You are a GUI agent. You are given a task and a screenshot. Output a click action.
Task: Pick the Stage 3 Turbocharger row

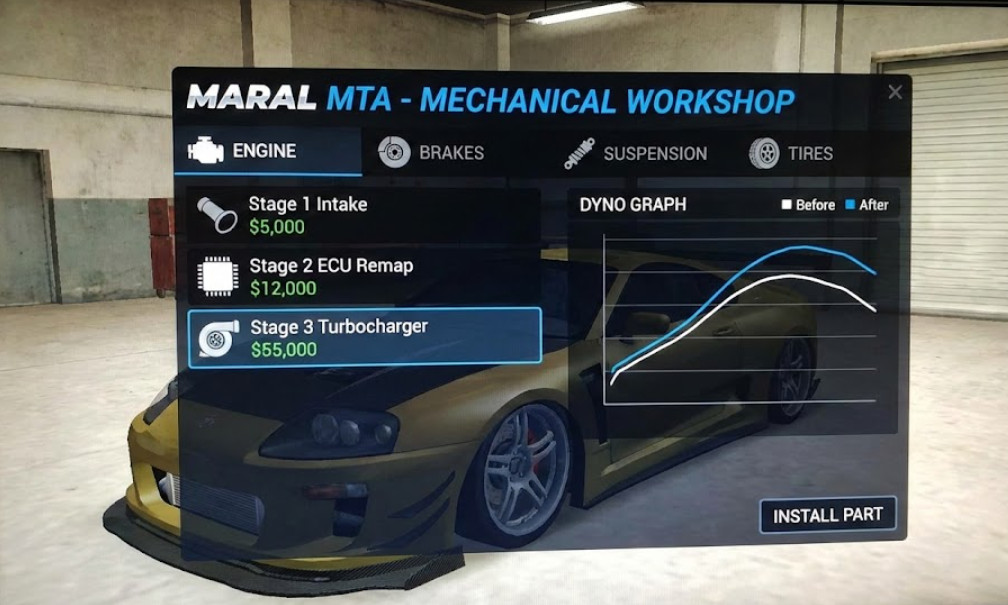tap(363, 338)
